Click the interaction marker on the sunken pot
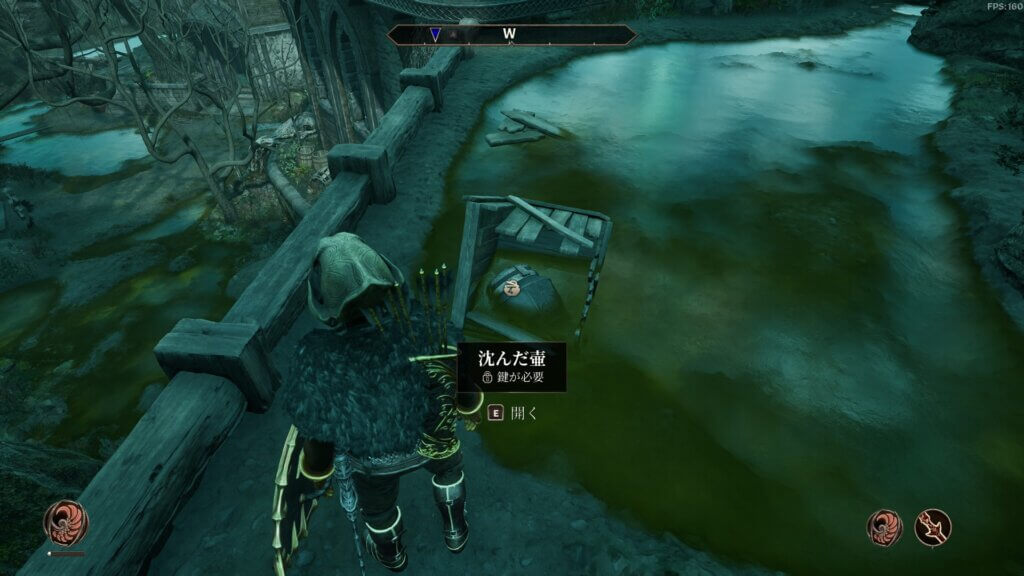Screen dimensions: 1024x576 (x=513, y=288)
